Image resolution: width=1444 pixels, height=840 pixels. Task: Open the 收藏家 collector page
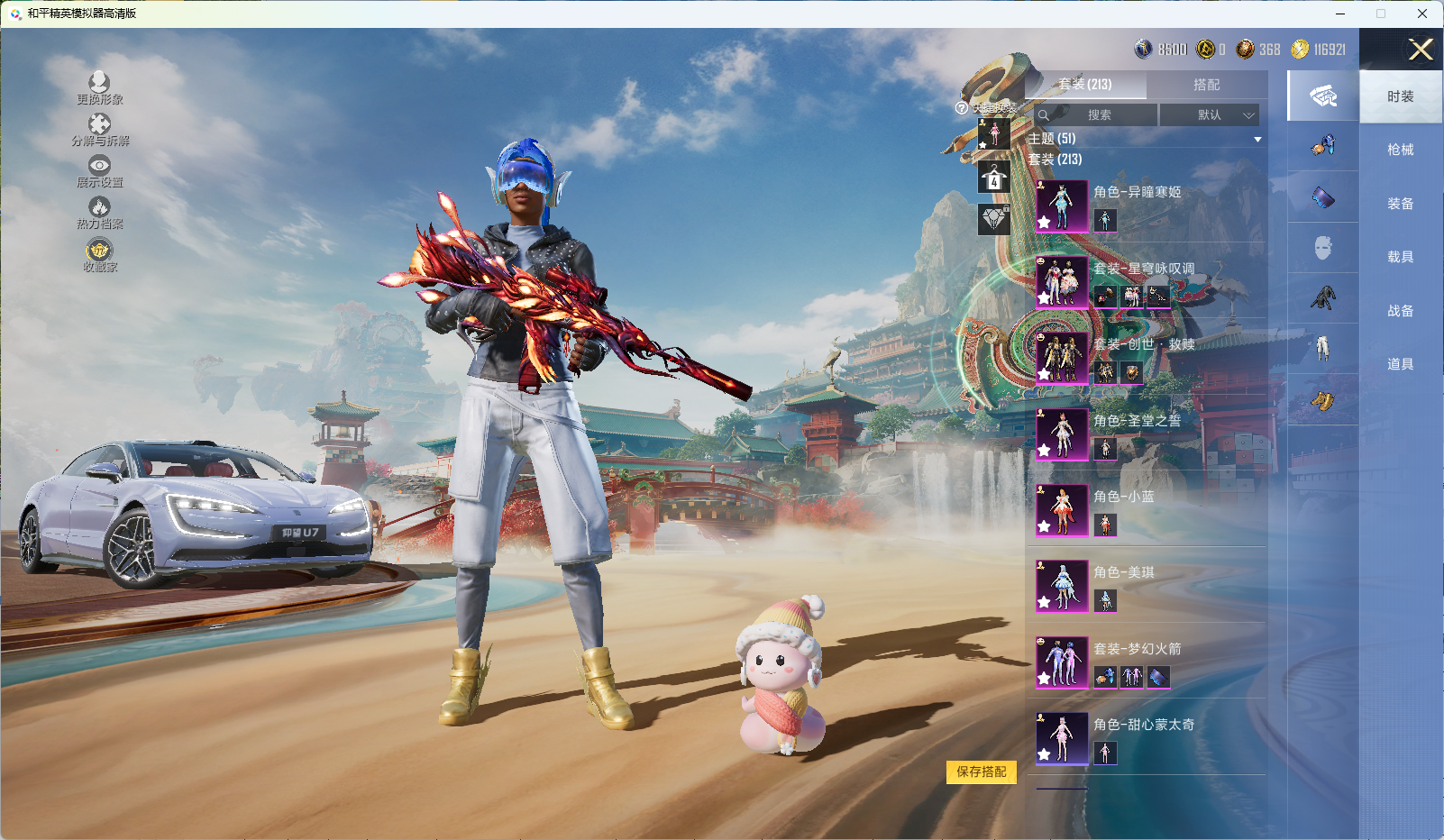[99, 255]
